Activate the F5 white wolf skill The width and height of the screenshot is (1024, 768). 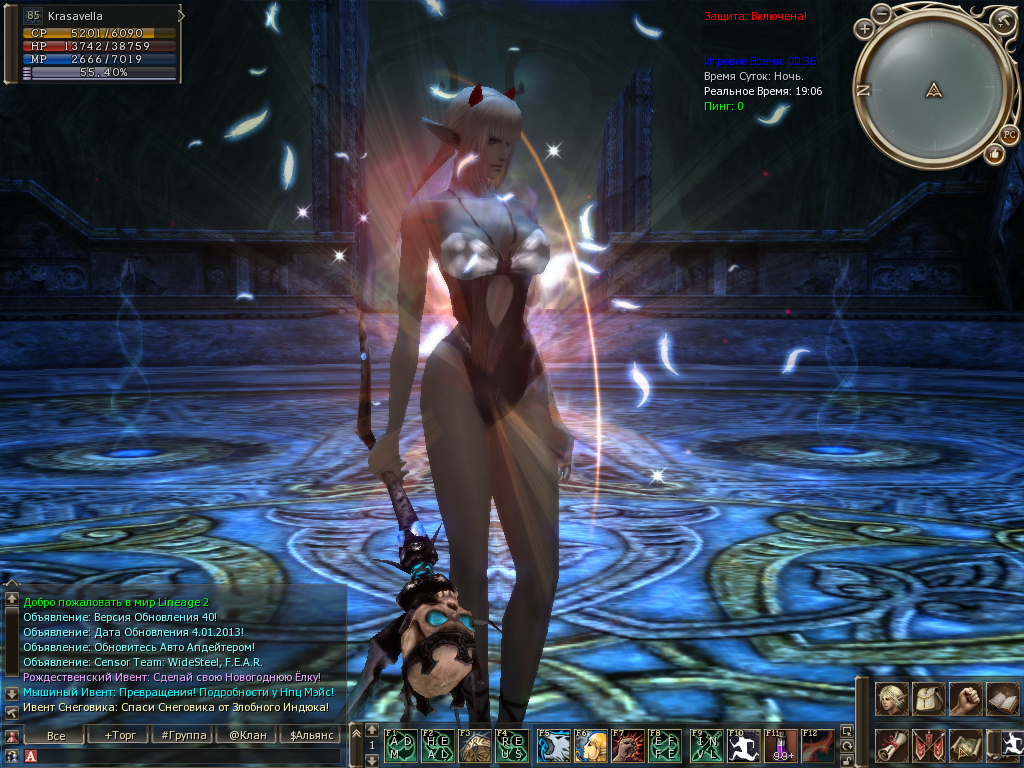pyautogui.click(x=553, y=746)
